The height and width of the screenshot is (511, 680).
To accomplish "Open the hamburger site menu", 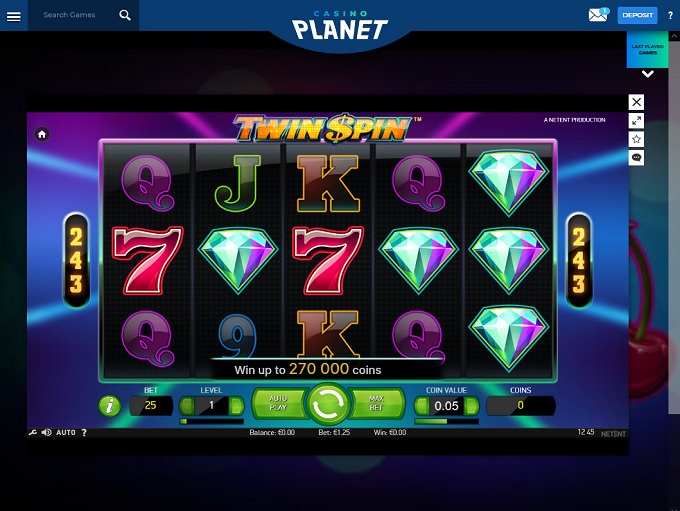I will (14, 16).
